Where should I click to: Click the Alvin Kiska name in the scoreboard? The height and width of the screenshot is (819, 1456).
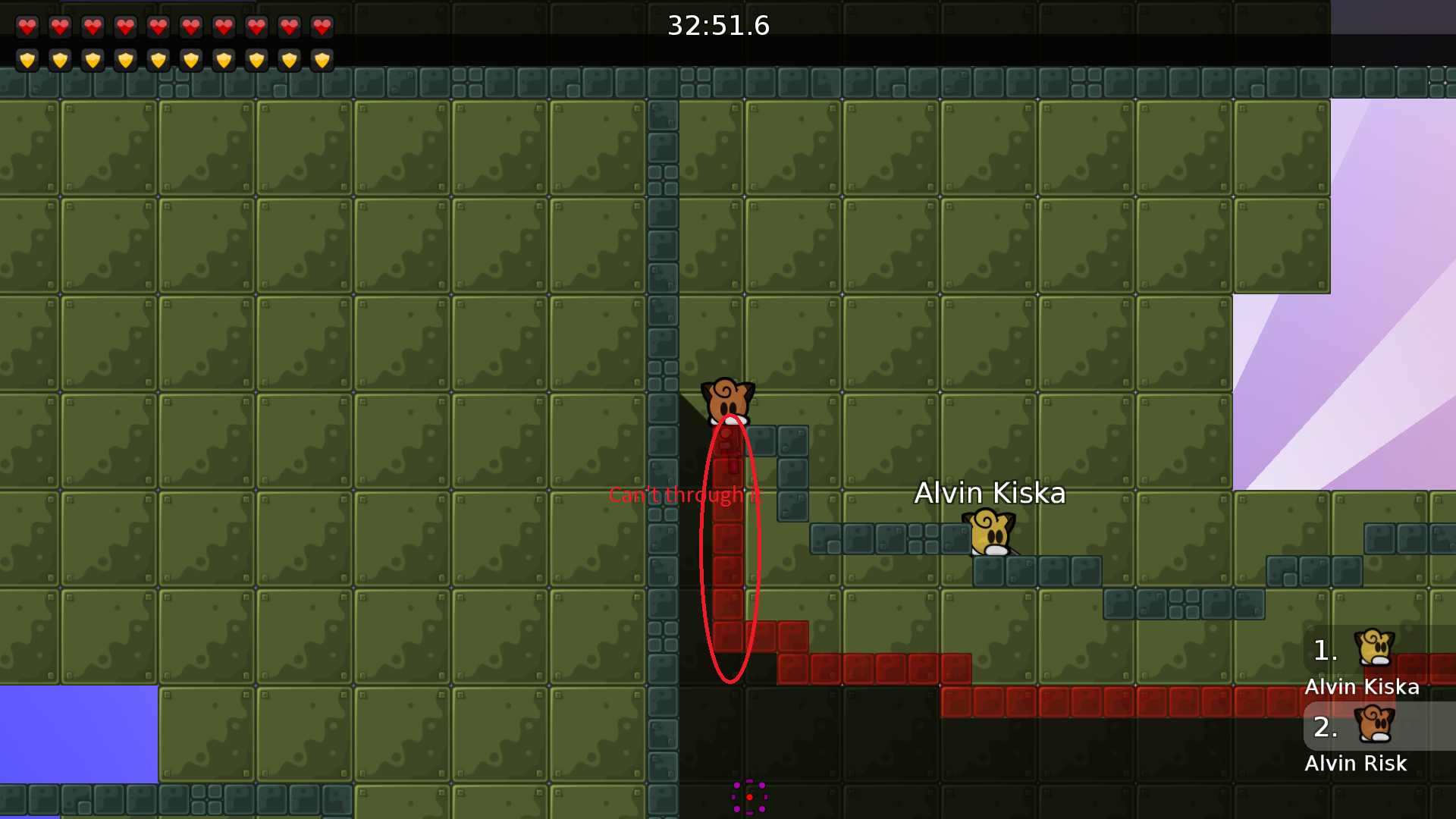click(1362, 686)
